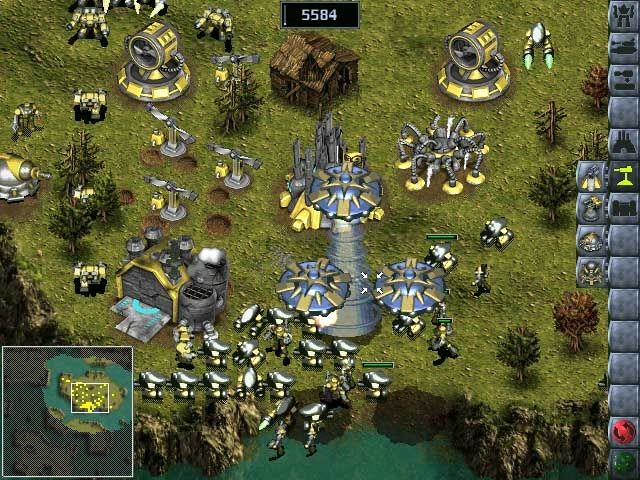Viewport: 640px width, 480px height.
Task: Select the highlighted yellow turret category
Action: click(624, 177)
